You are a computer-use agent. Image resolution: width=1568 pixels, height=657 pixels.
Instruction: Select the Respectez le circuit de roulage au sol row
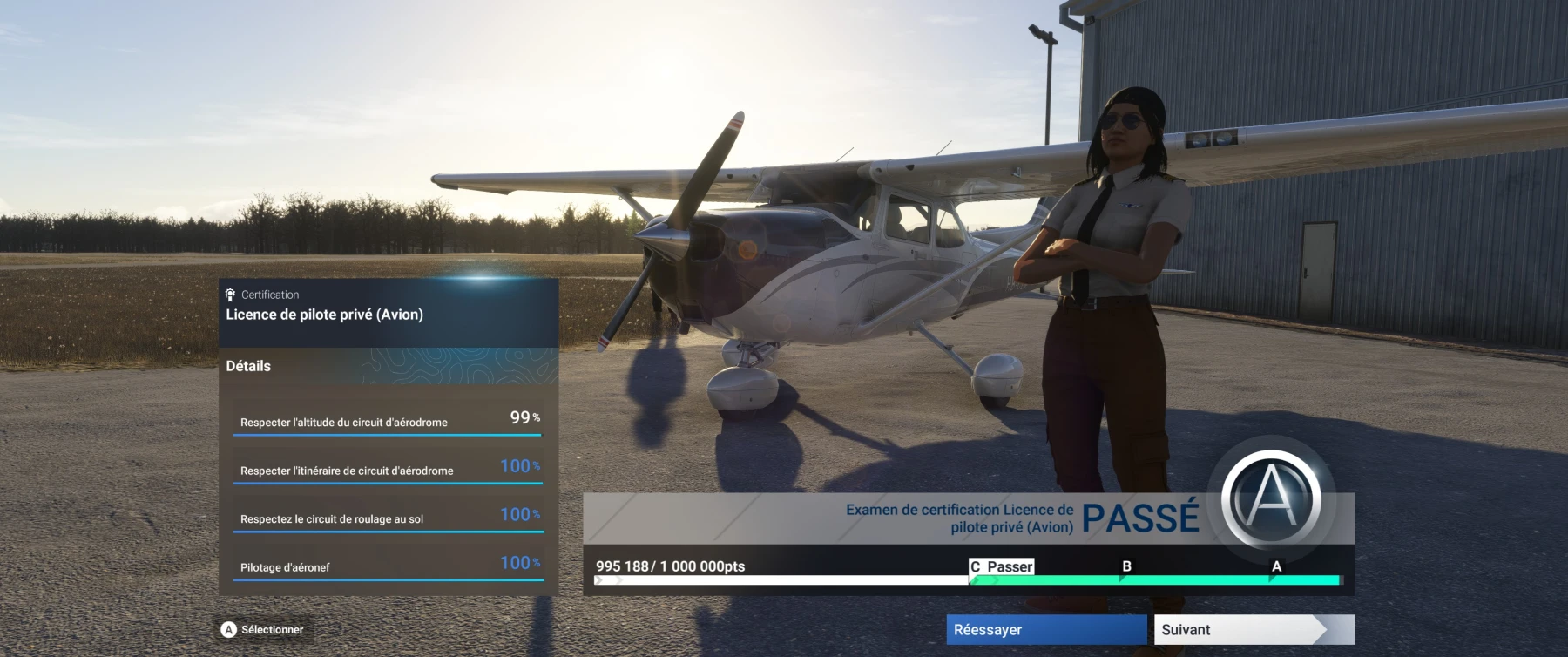tap(388, 516)
